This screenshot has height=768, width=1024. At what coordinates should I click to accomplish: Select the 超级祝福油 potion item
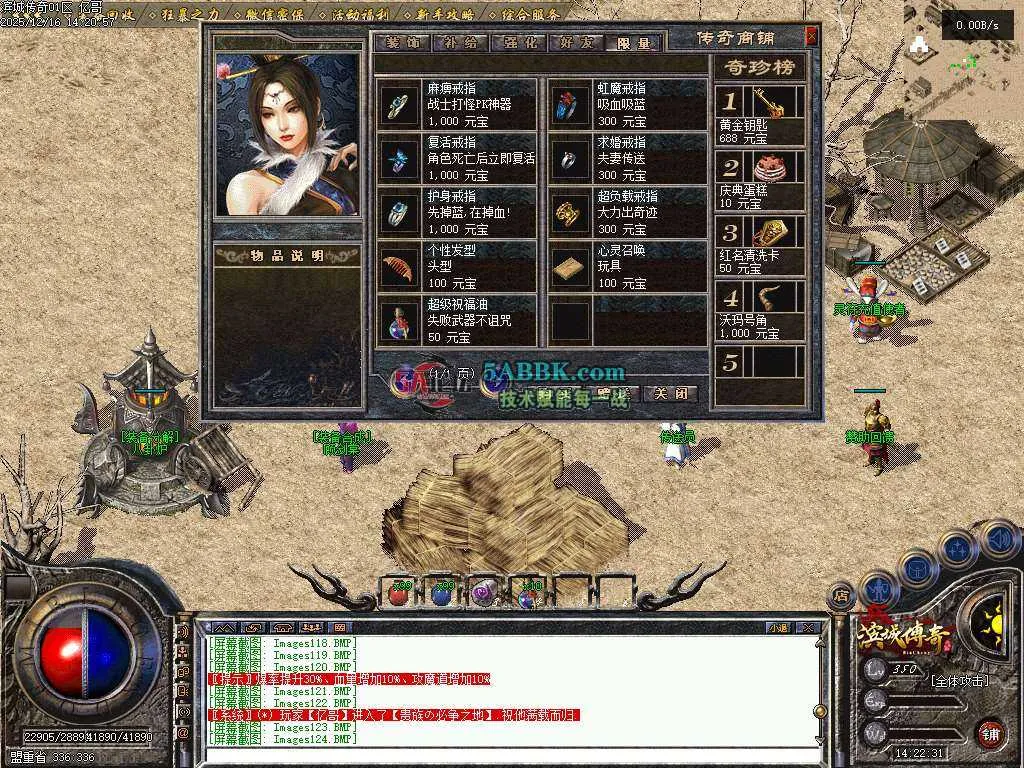[459, 320]
